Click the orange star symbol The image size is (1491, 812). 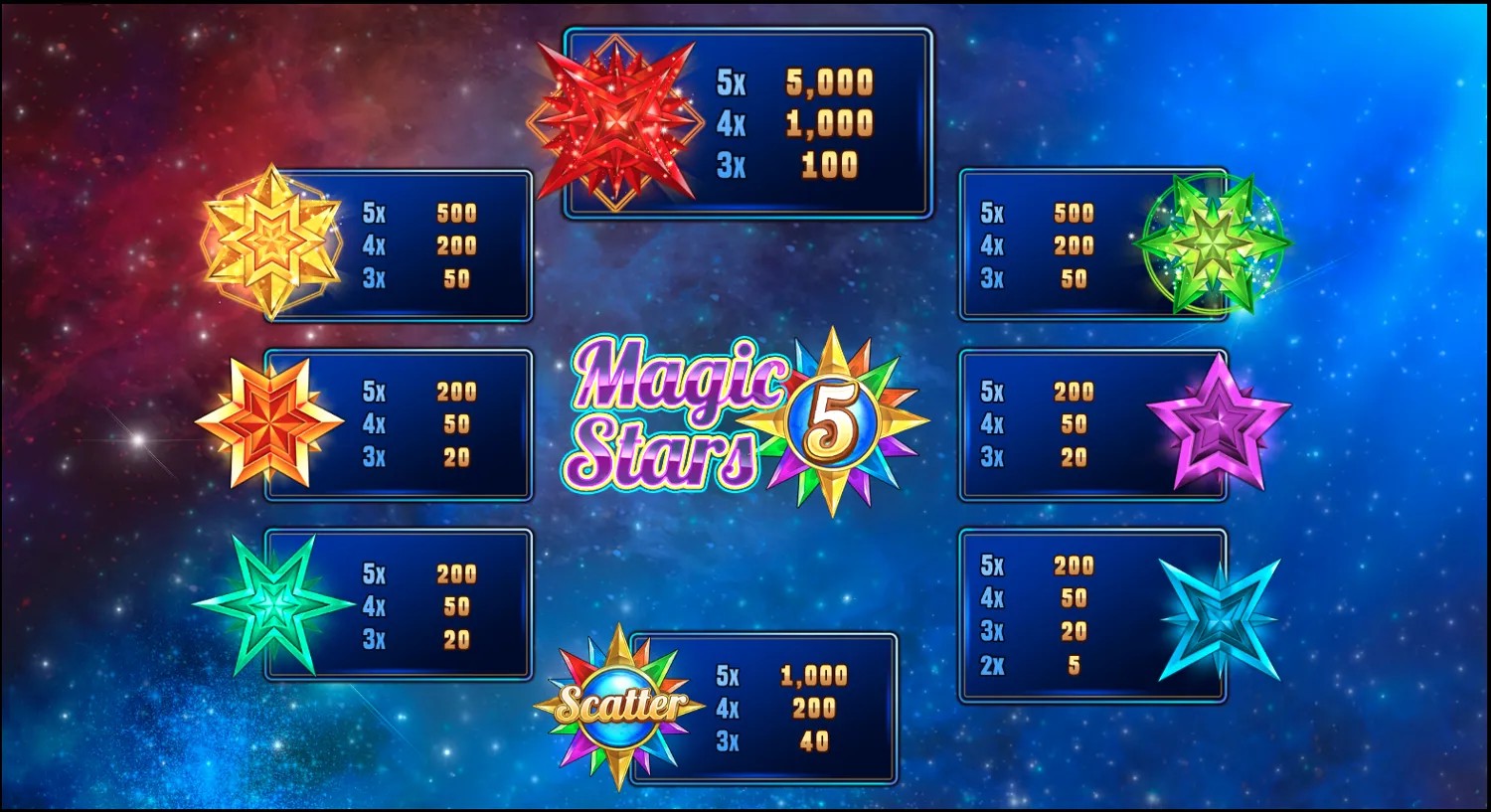(270, 421)
